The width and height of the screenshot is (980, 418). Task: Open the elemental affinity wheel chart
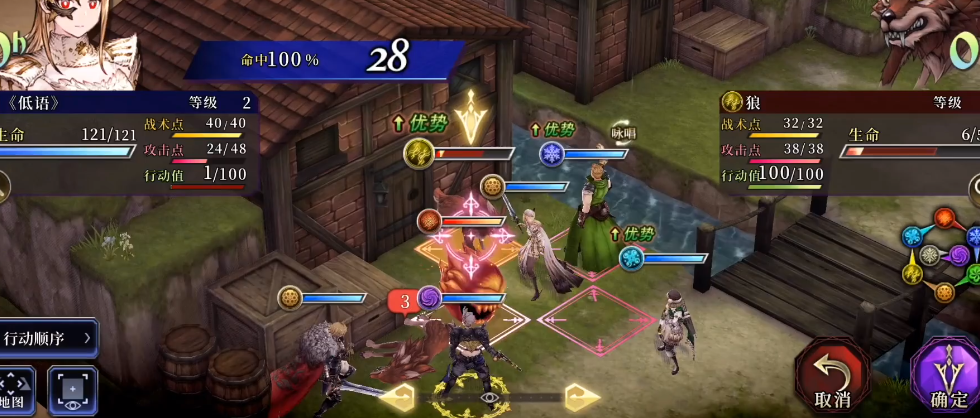click(944, 255)
